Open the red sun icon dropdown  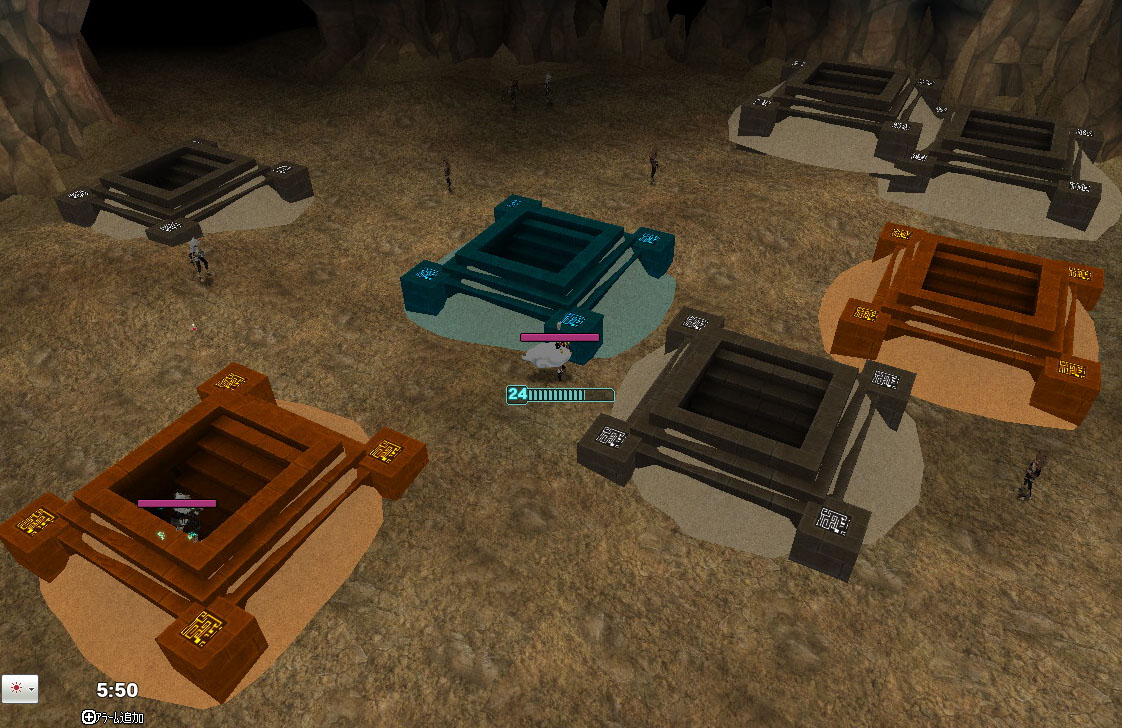click(20, 689)
